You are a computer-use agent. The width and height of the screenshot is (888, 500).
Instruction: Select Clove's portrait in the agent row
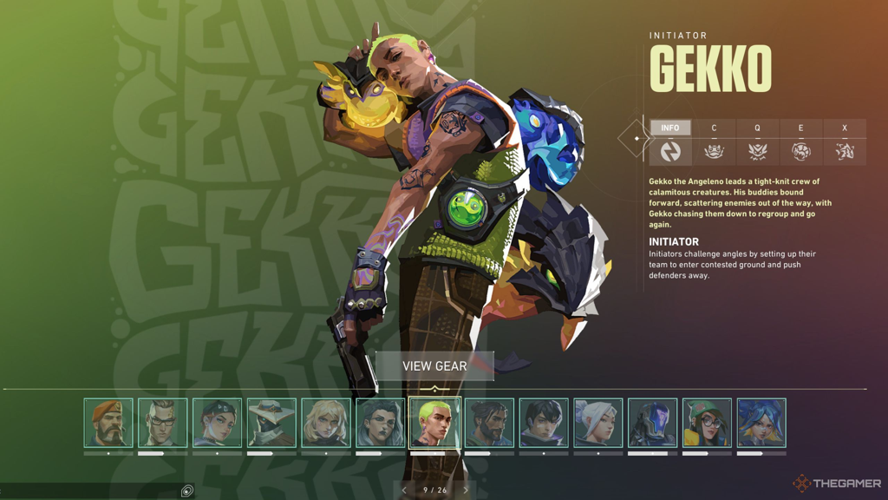tap(217, 422)
